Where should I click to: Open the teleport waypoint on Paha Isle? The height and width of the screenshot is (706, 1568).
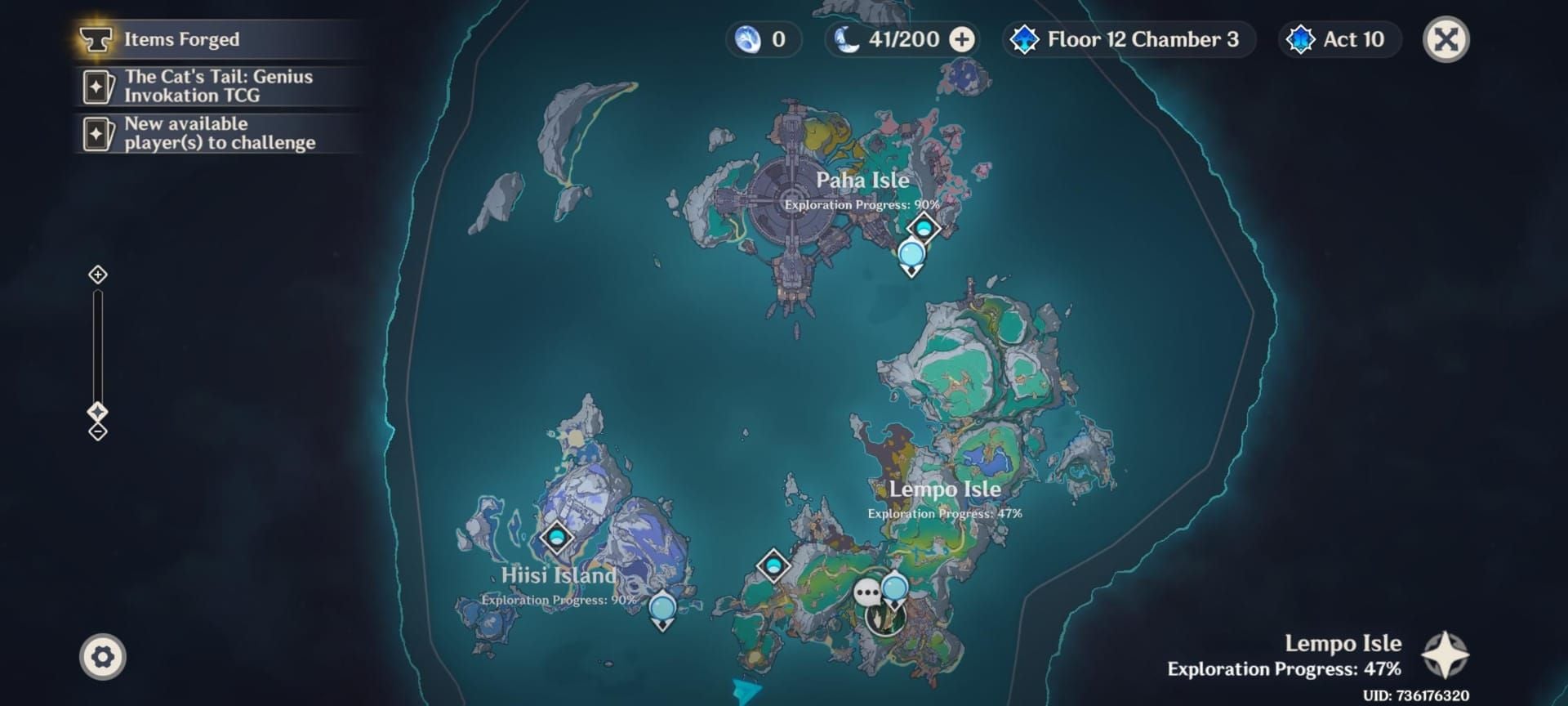(x=924, y=226)
